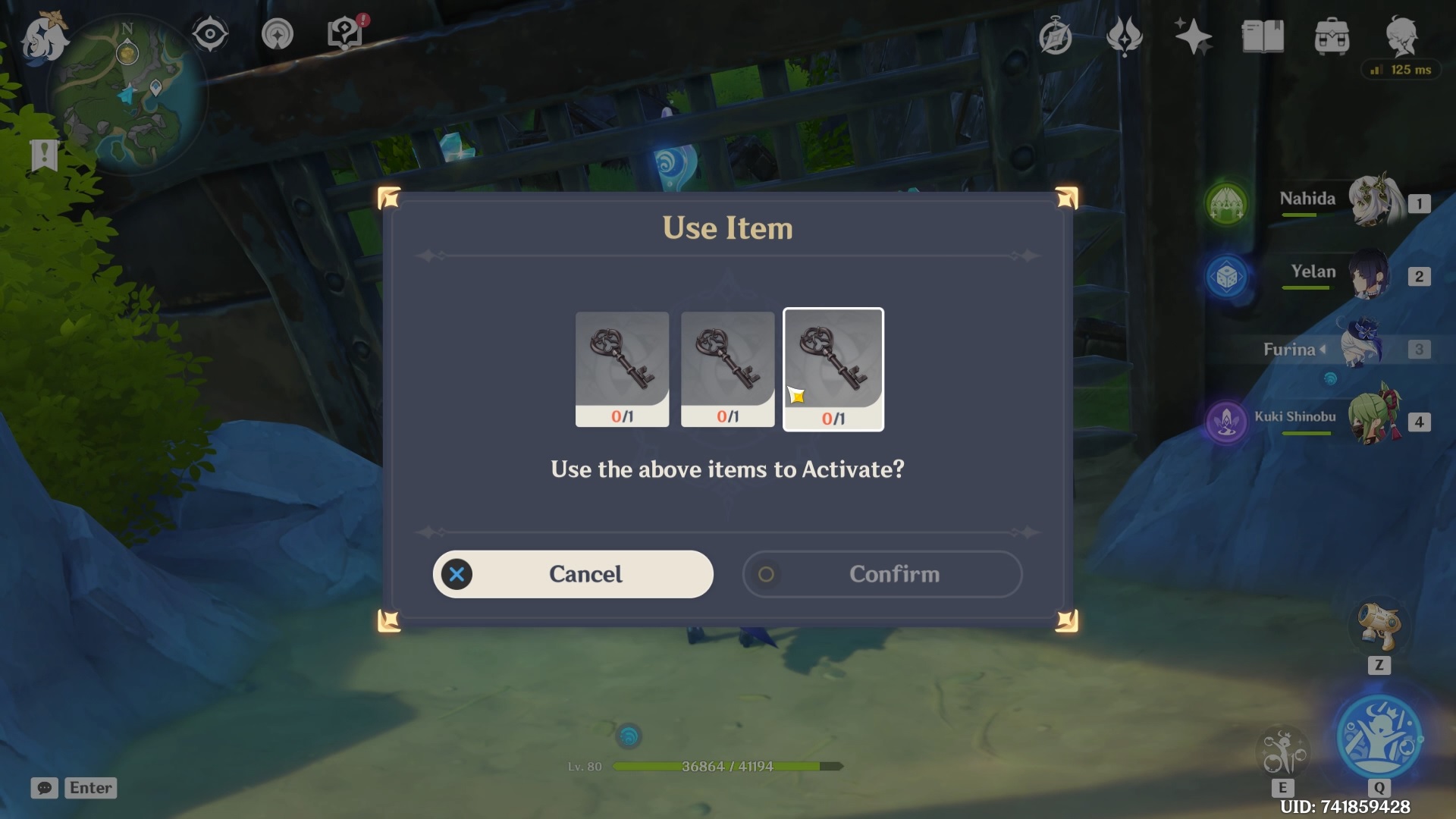
Task: Open the chat box
Action: pyautogui.click(x=45, y=788)
